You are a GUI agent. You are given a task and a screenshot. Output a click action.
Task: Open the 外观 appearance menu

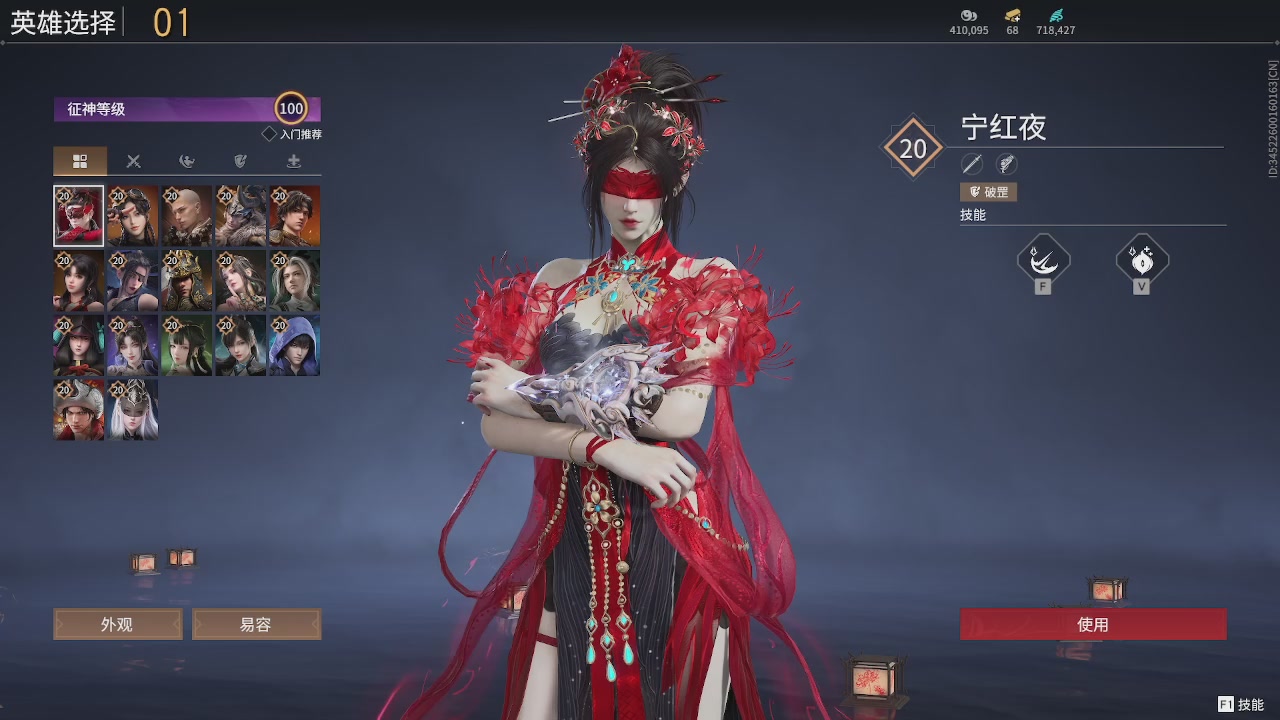coord(117,623)
